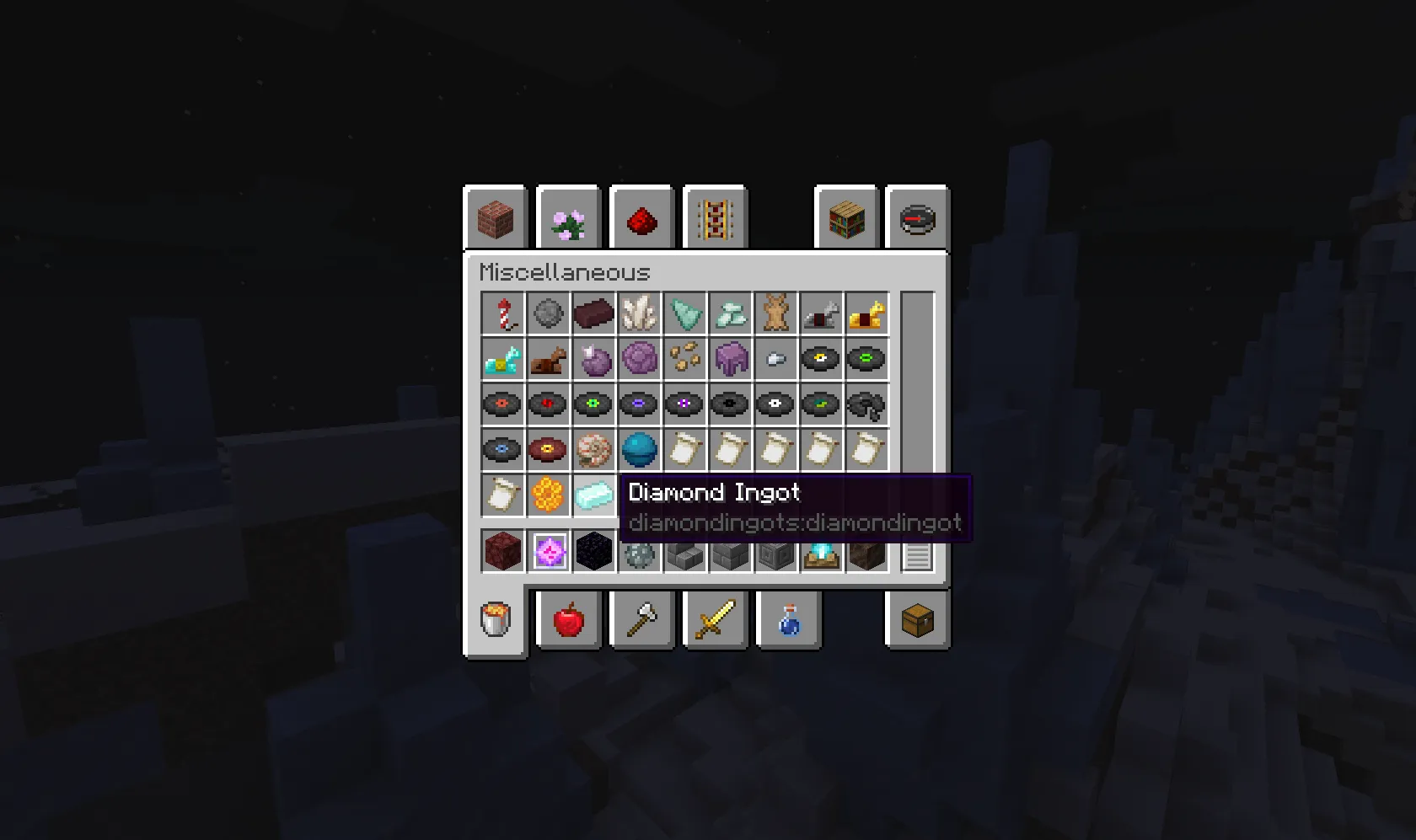This screenshot has height=840, width=1416.
Task: Select the firework rocket item
Action: click(x=502, y=313)
